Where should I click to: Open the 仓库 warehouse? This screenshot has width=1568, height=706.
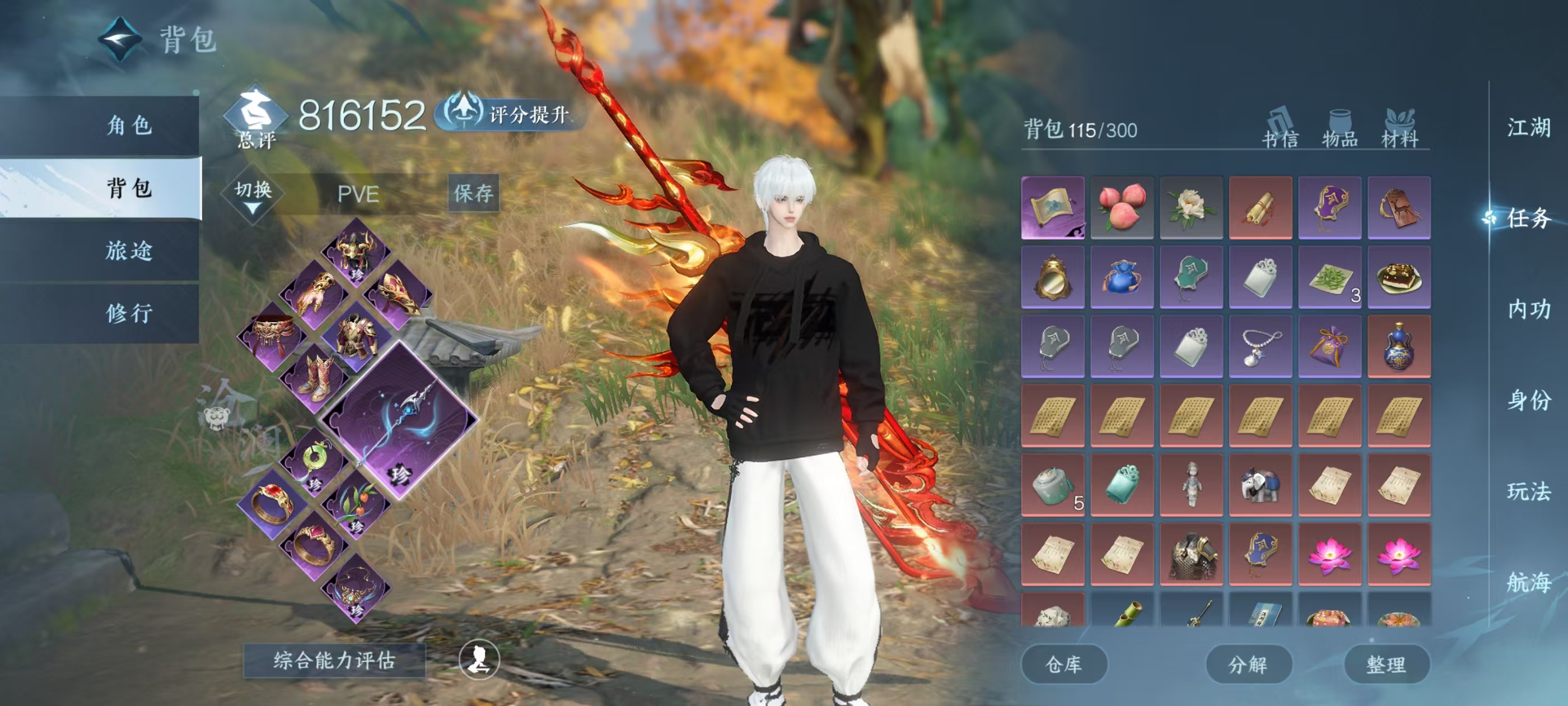1063,664
